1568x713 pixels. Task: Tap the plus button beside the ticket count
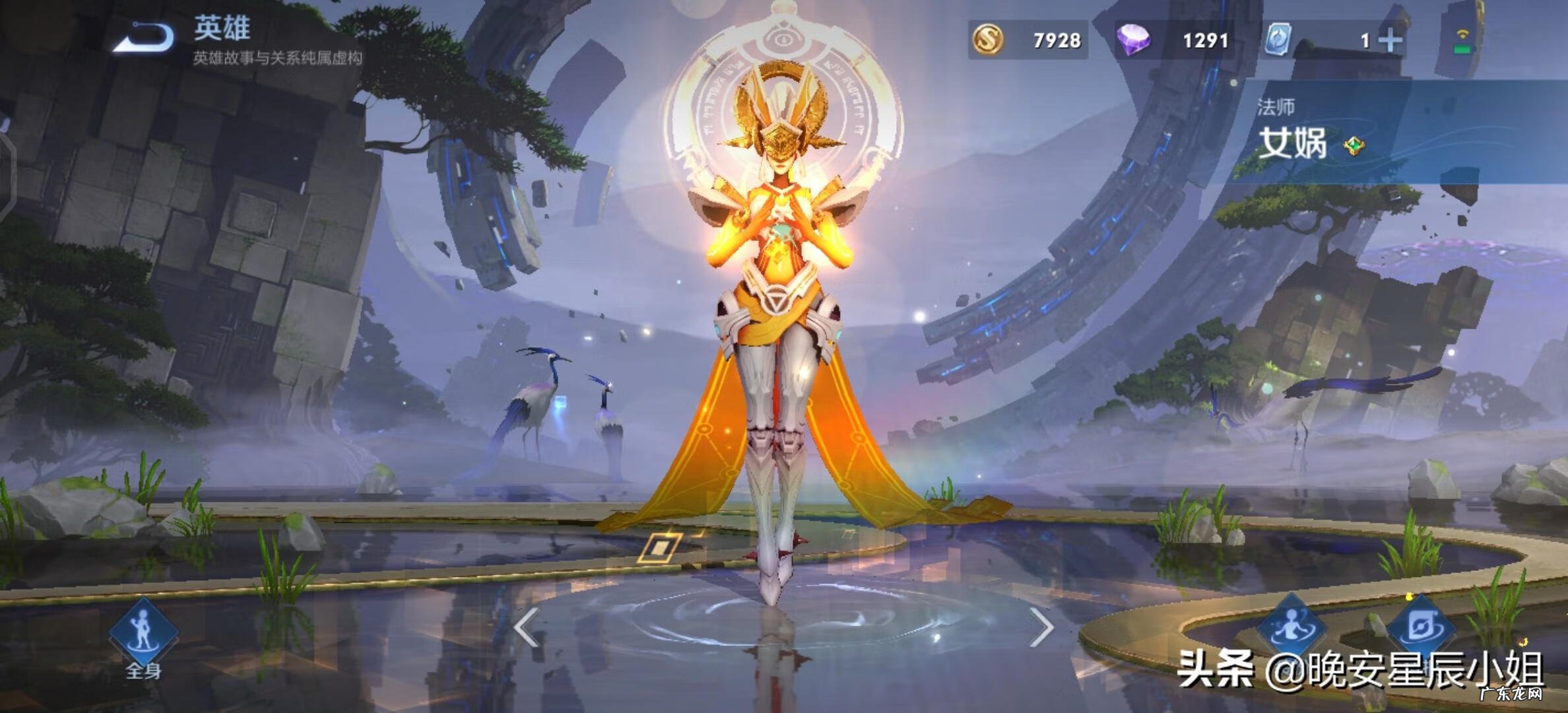click(x=1390, y=41)
